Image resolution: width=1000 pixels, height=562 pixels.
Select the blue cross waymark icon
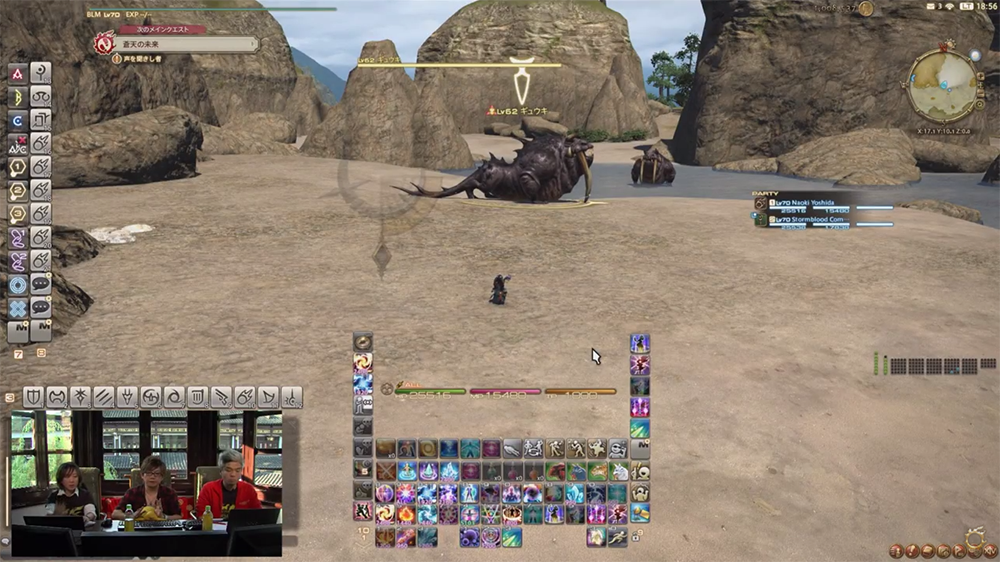point(18,308)
